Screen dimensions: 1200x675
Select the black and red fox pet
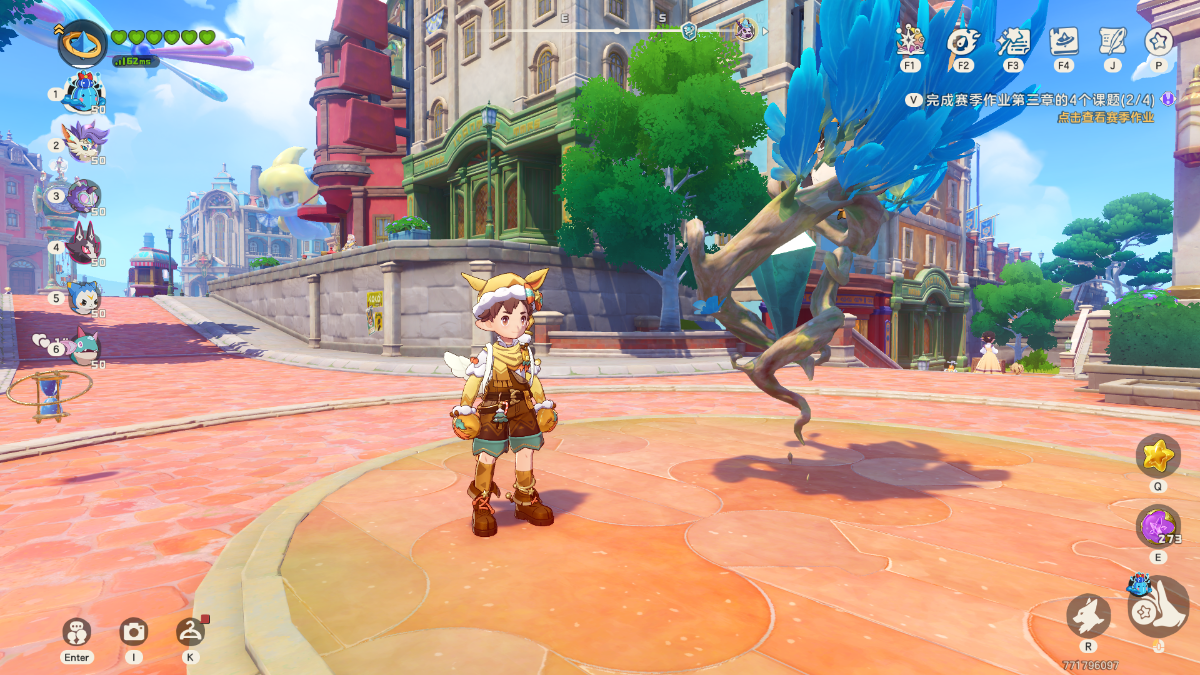83,246
